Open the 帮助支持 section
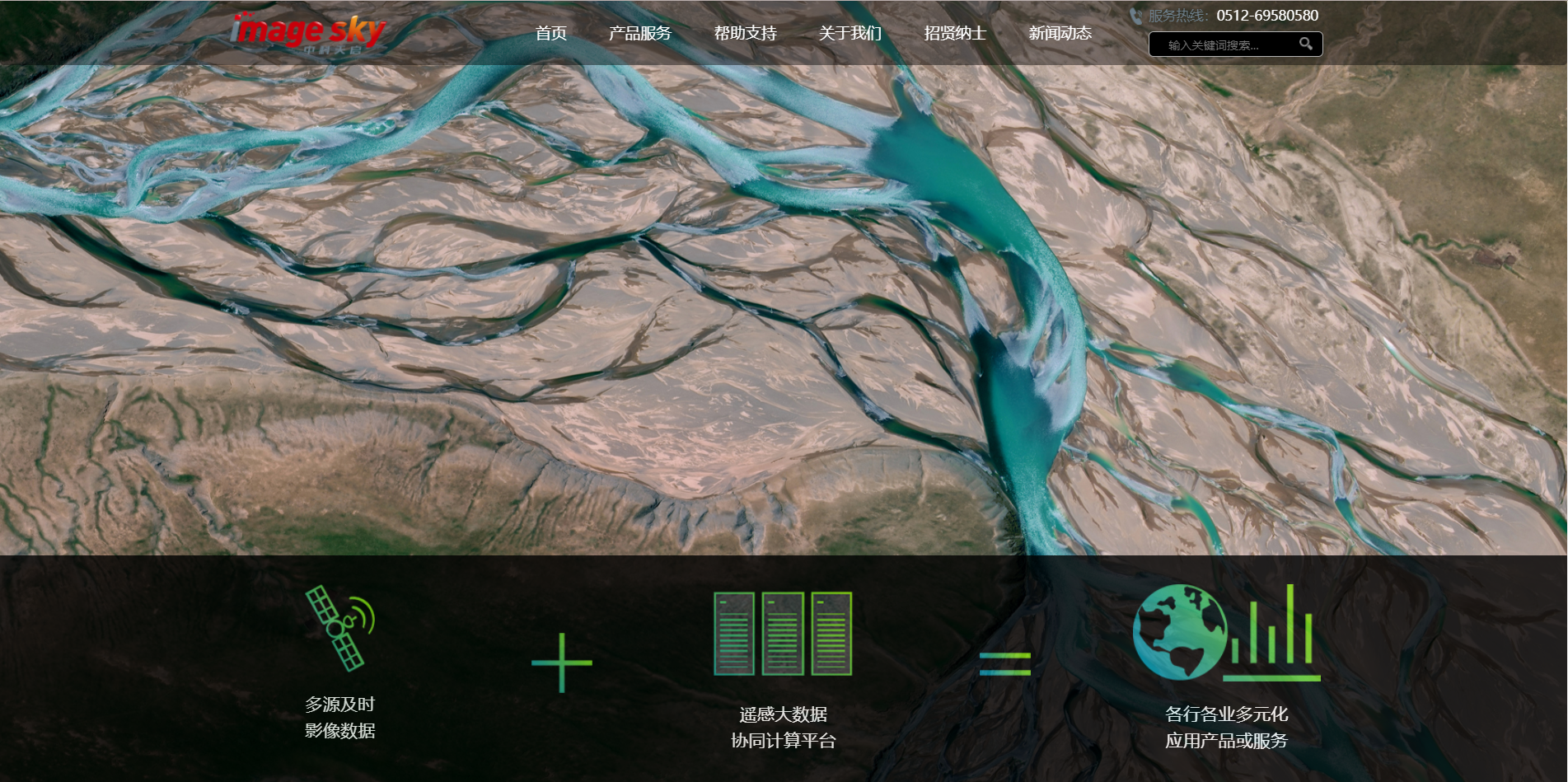The height and width of the screenshot is (782, 1568). coord(745,33)
